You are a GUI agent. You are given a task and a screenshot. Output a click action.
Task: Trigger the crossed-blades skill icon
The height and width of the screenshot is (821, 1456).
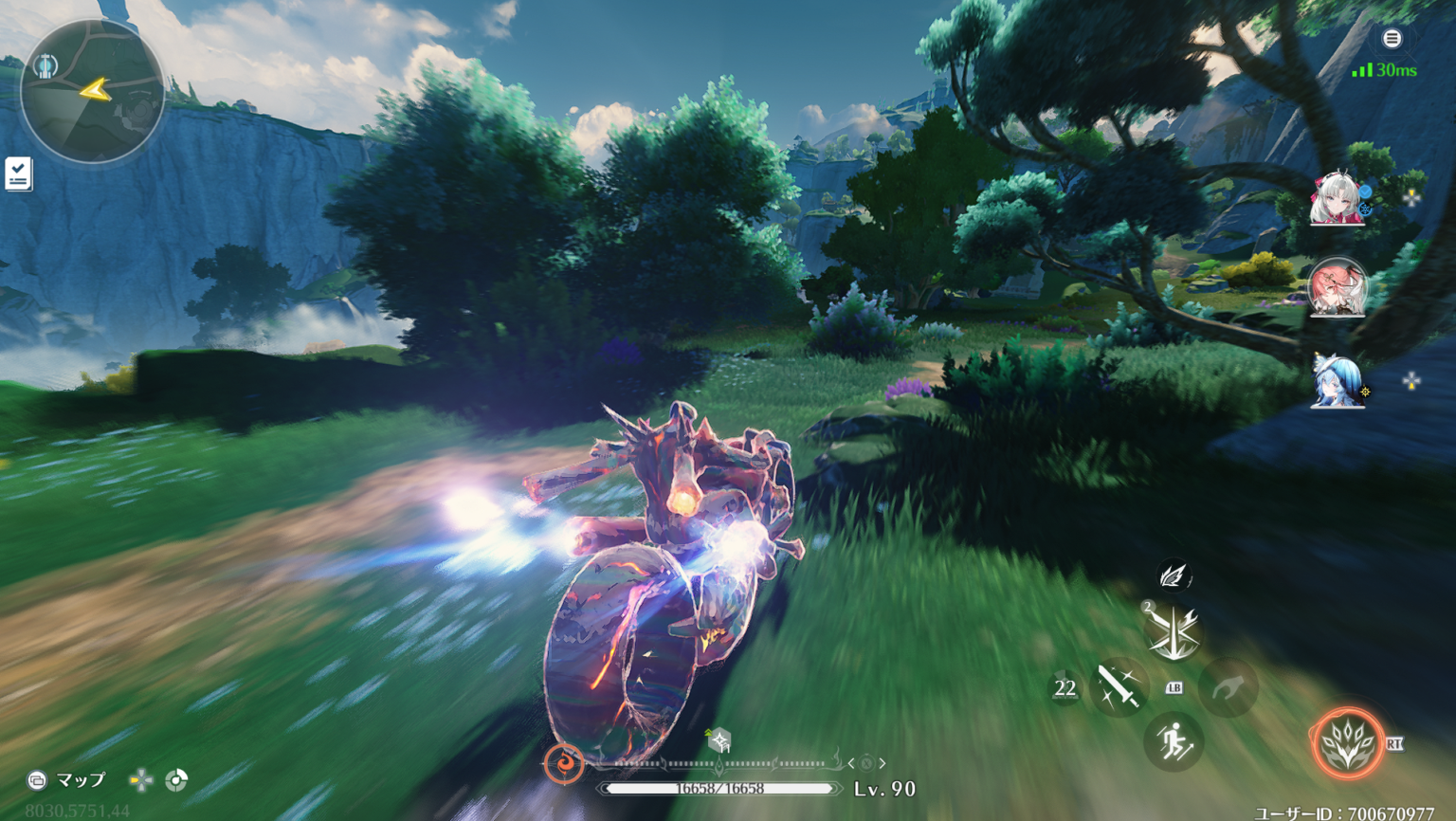tap(1173, 631)
